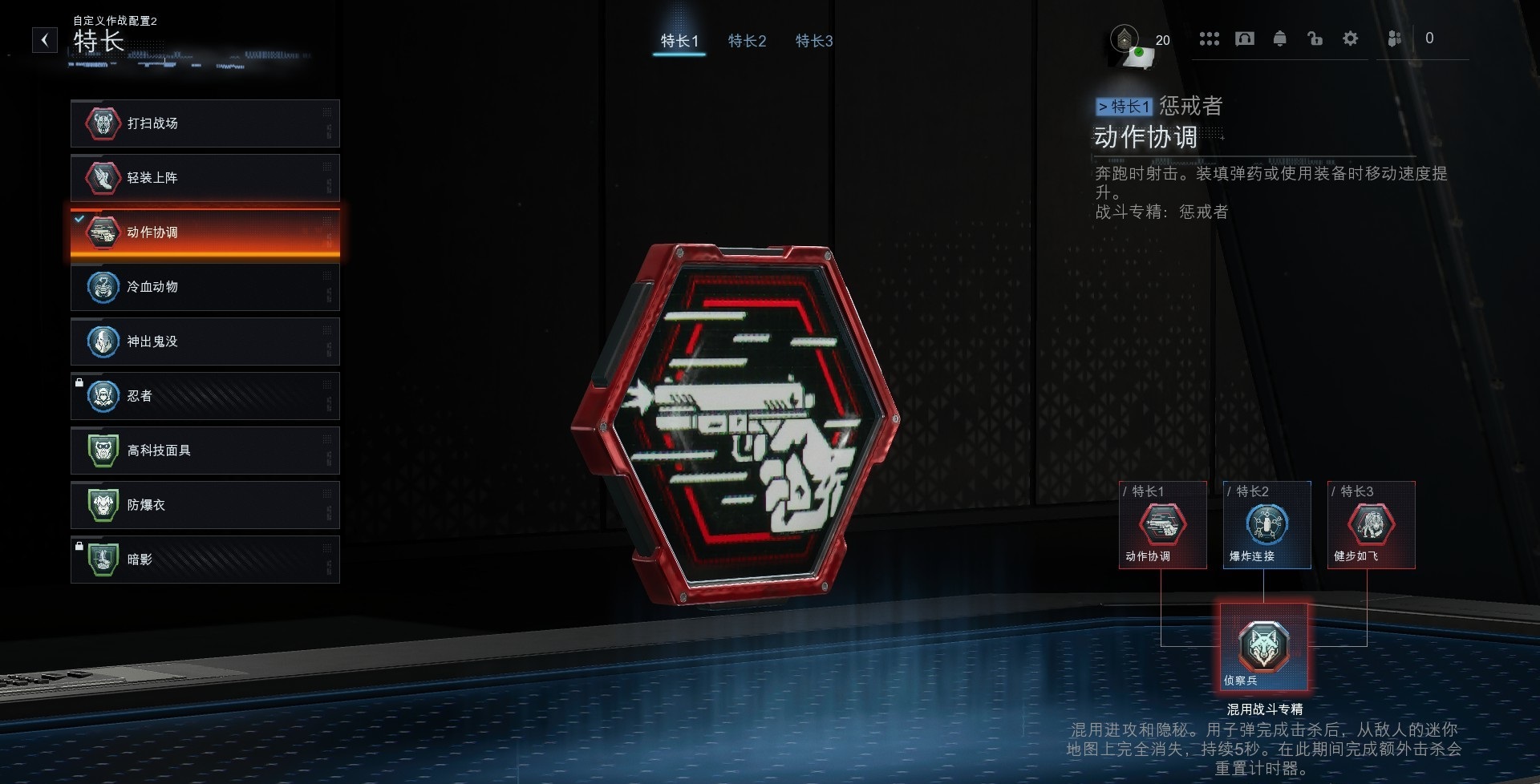Switch to the 特长3 tab
The image size is (1540, 784).
pyautogui.click(x=813, y=41)
